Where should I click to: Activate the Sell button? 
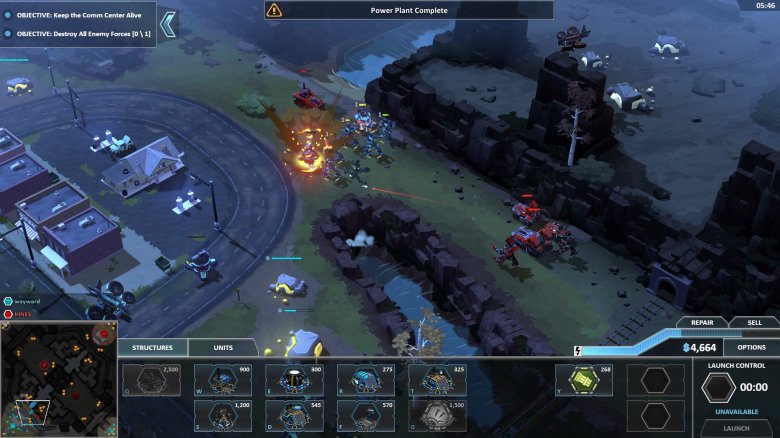coord(755,322)
